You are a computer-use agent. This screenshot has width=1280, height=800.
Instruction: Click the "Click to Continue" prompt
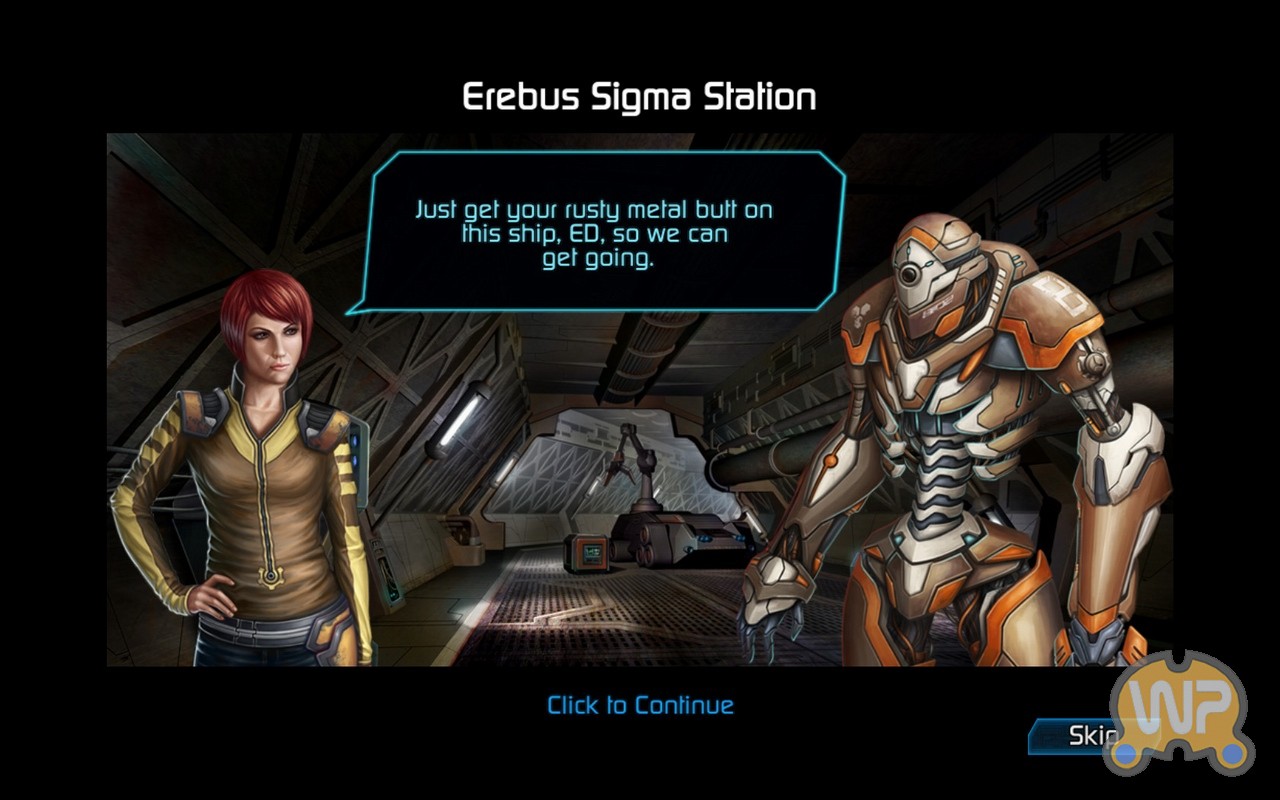click(x=640, y=705)
